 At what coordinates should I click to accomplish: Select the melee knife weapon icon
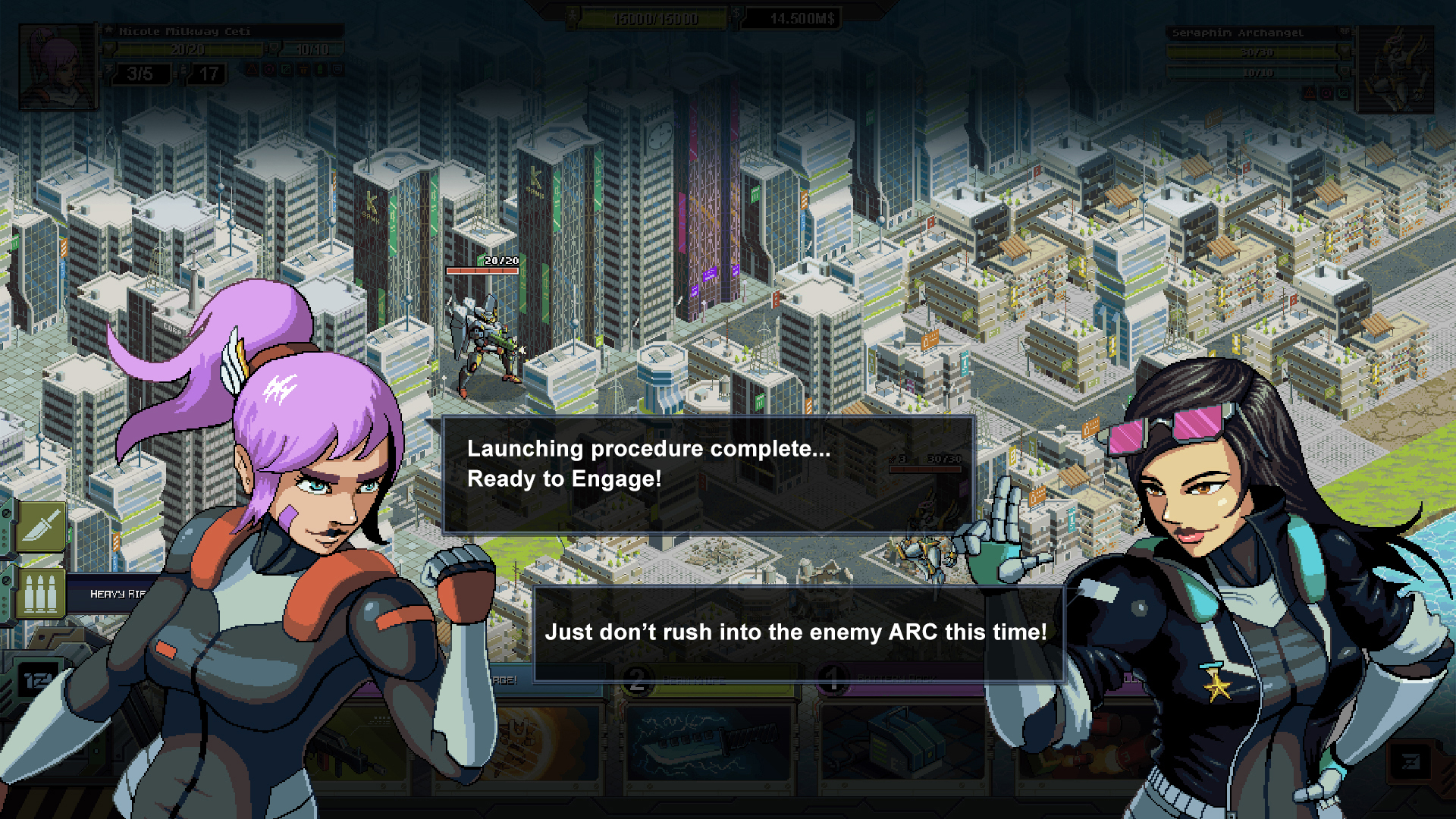coord(40,526)
